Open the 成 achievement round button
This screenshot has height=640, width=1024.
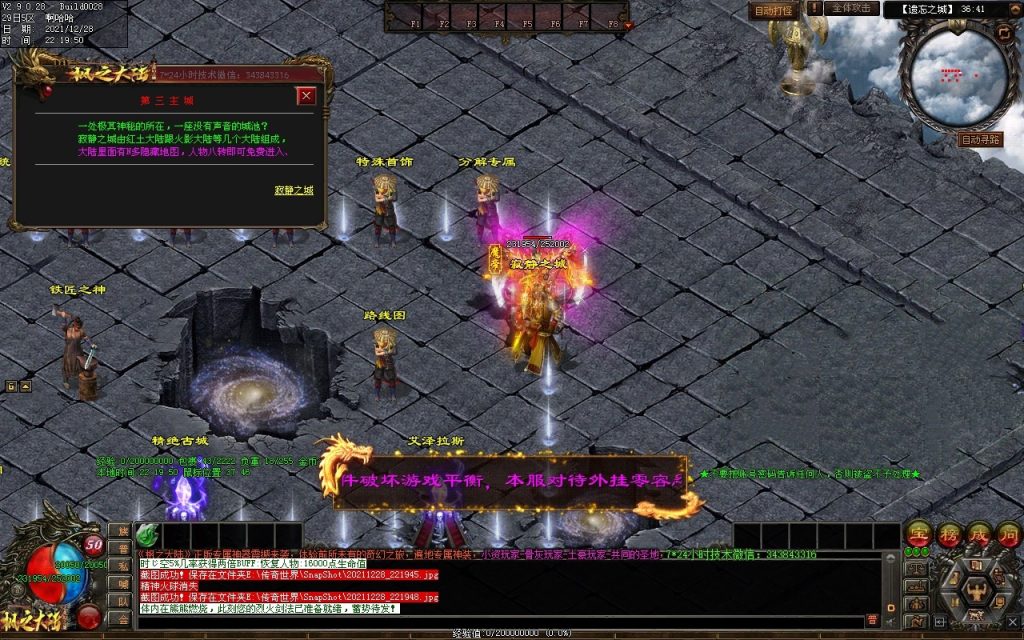coord(977,533)
